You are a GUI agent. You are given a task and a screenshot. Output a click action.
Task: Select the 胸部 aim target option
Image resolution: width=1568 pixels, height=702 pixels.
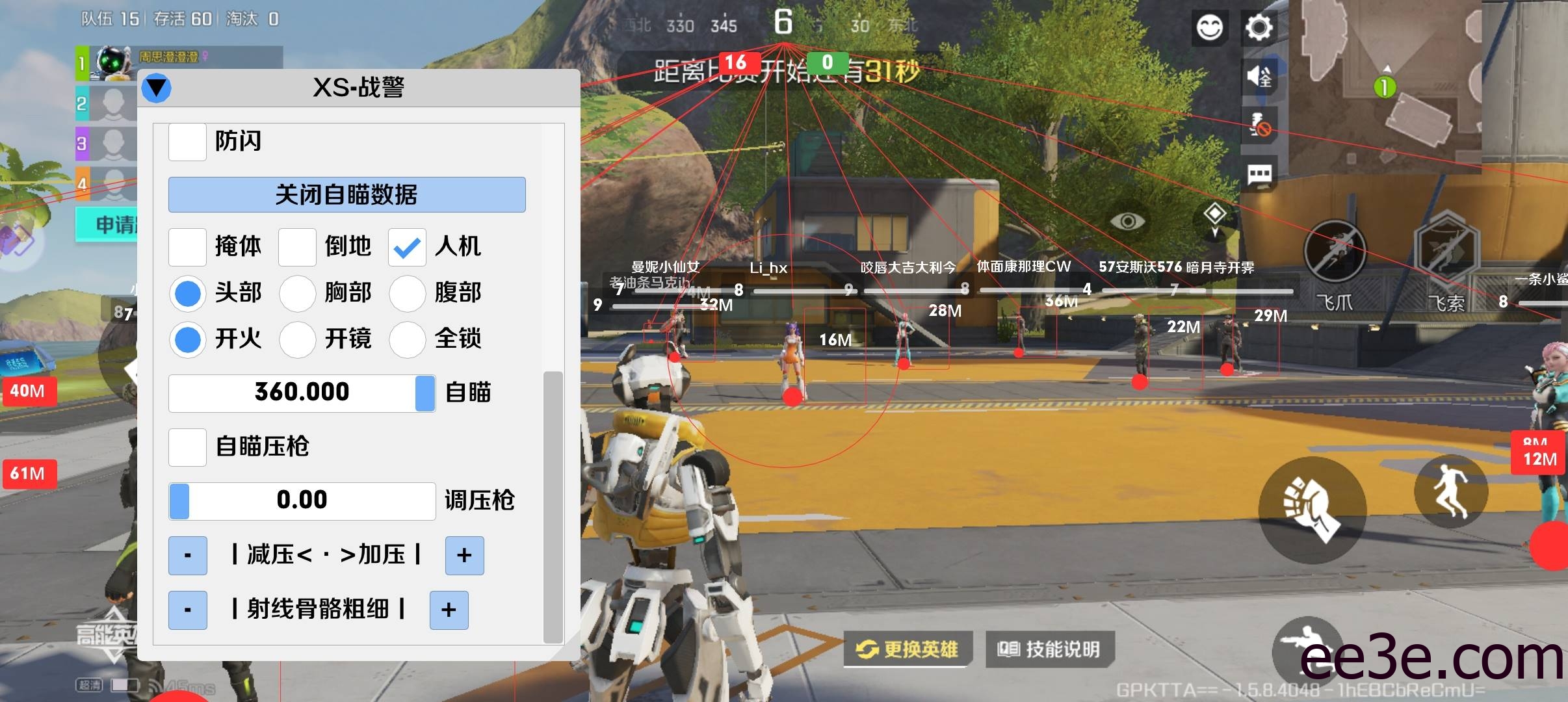click(298, 294)
